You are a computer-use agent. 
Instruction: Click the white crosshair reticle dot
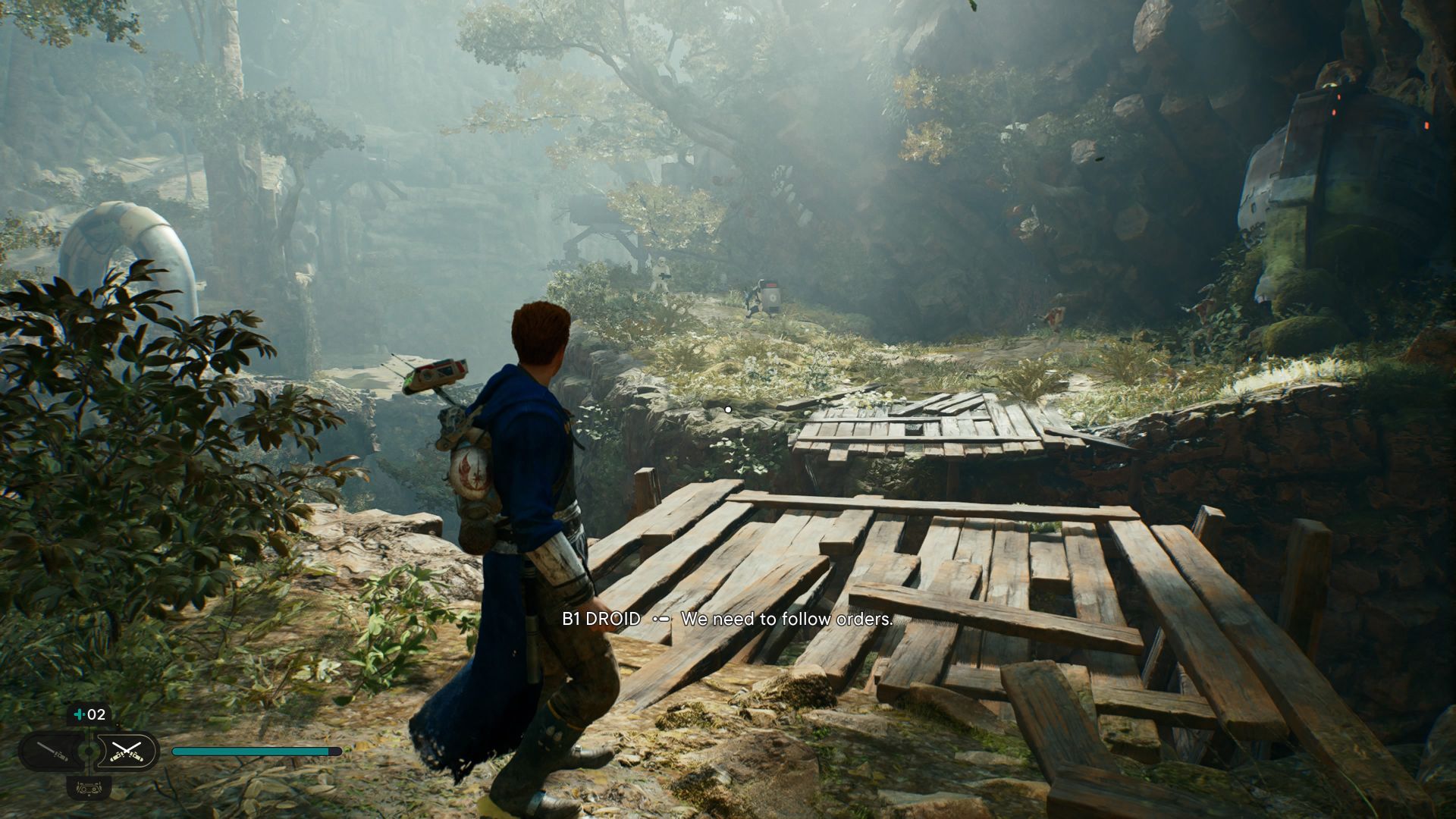(728, 408)
